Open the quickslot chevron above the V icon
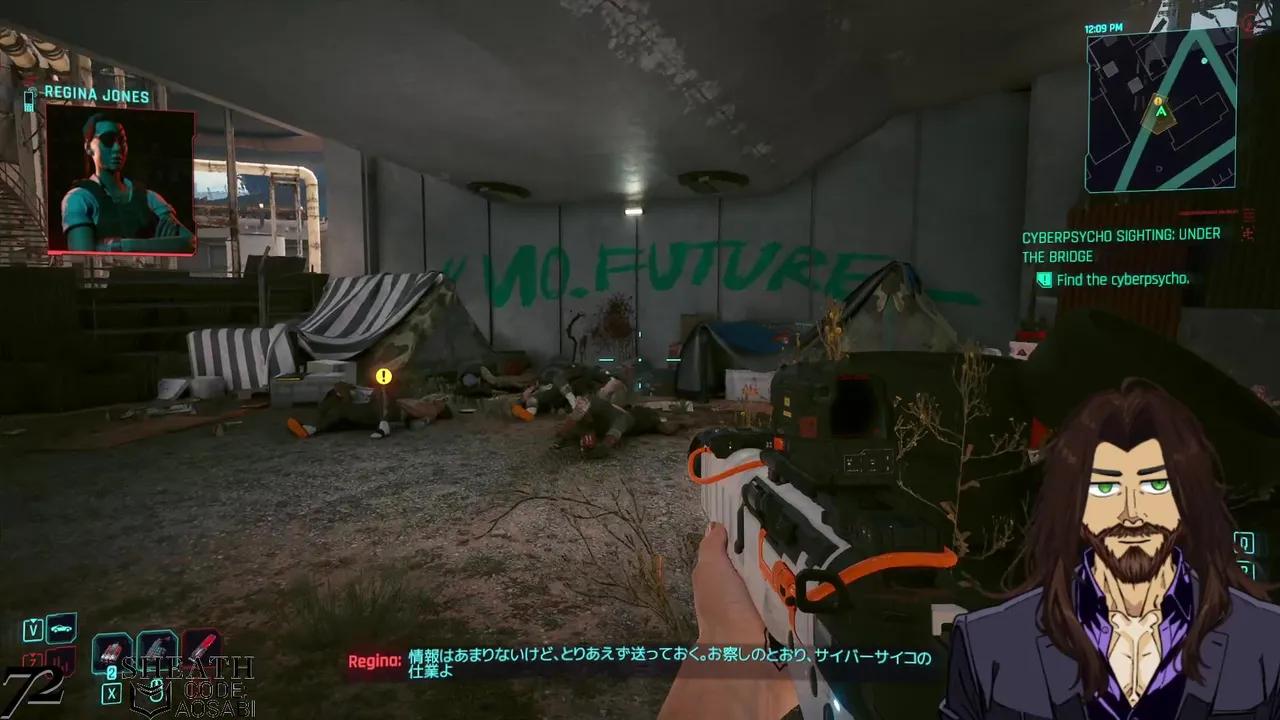1280x720 pixels. 33,620
